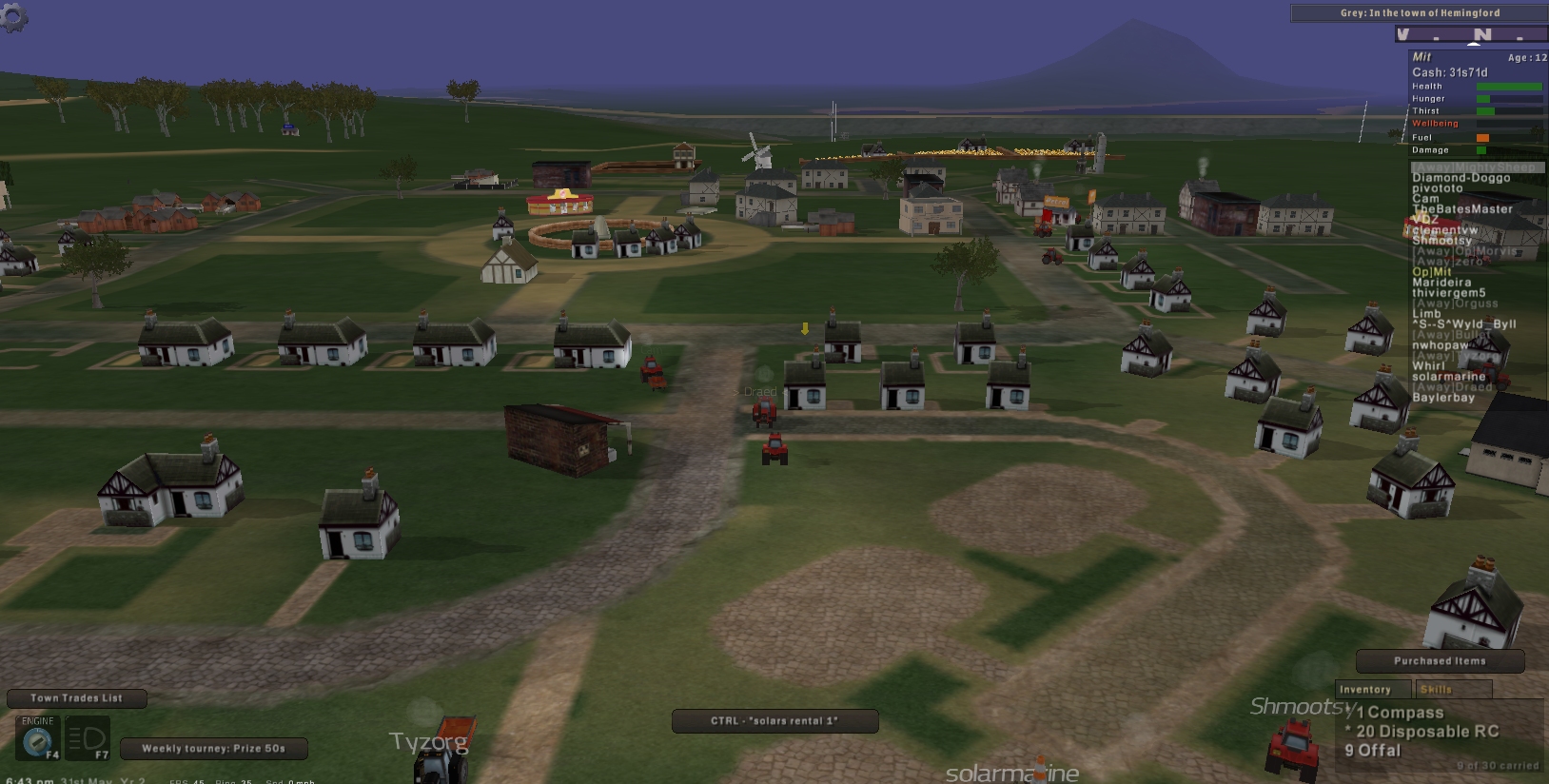This screenshot has width=1549, height=784.
Task: Select player thiviergem5 in the list
Action: tap(1448, 293)
